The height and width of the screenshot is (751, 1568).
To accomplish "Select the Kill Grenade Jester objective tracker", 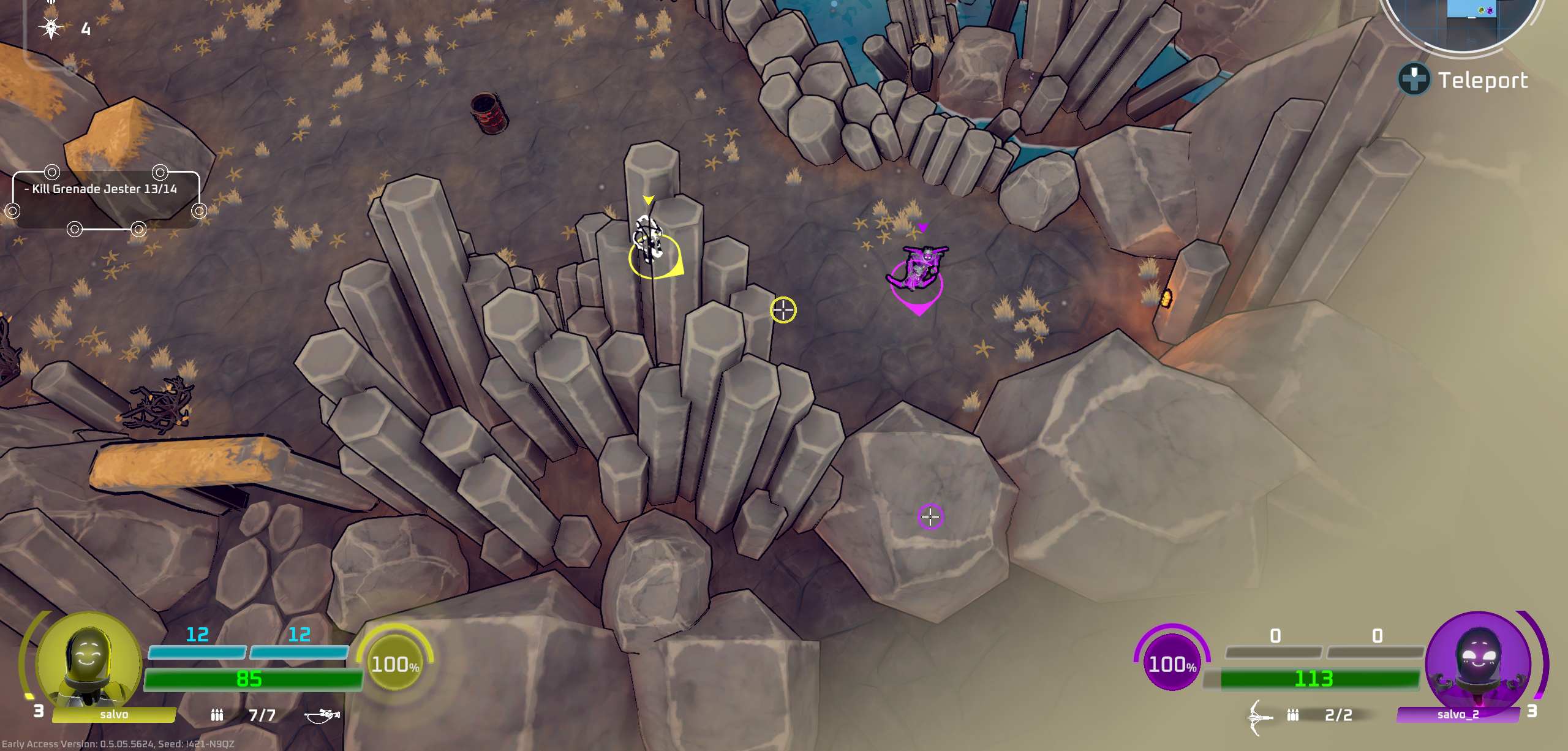I will pyautogui.click(x=105, y=189).
